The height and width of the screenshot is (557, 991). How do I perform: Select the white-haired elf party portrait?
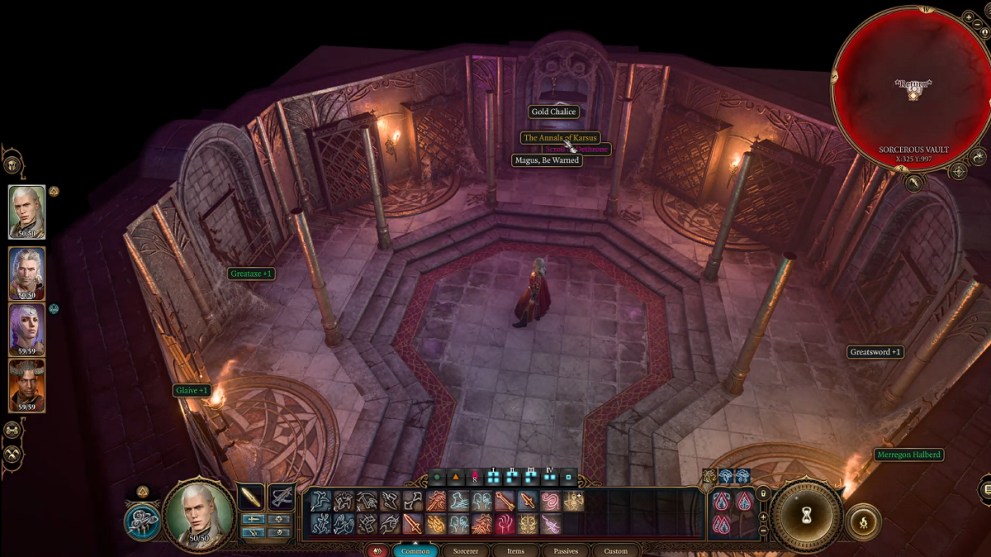27,211
